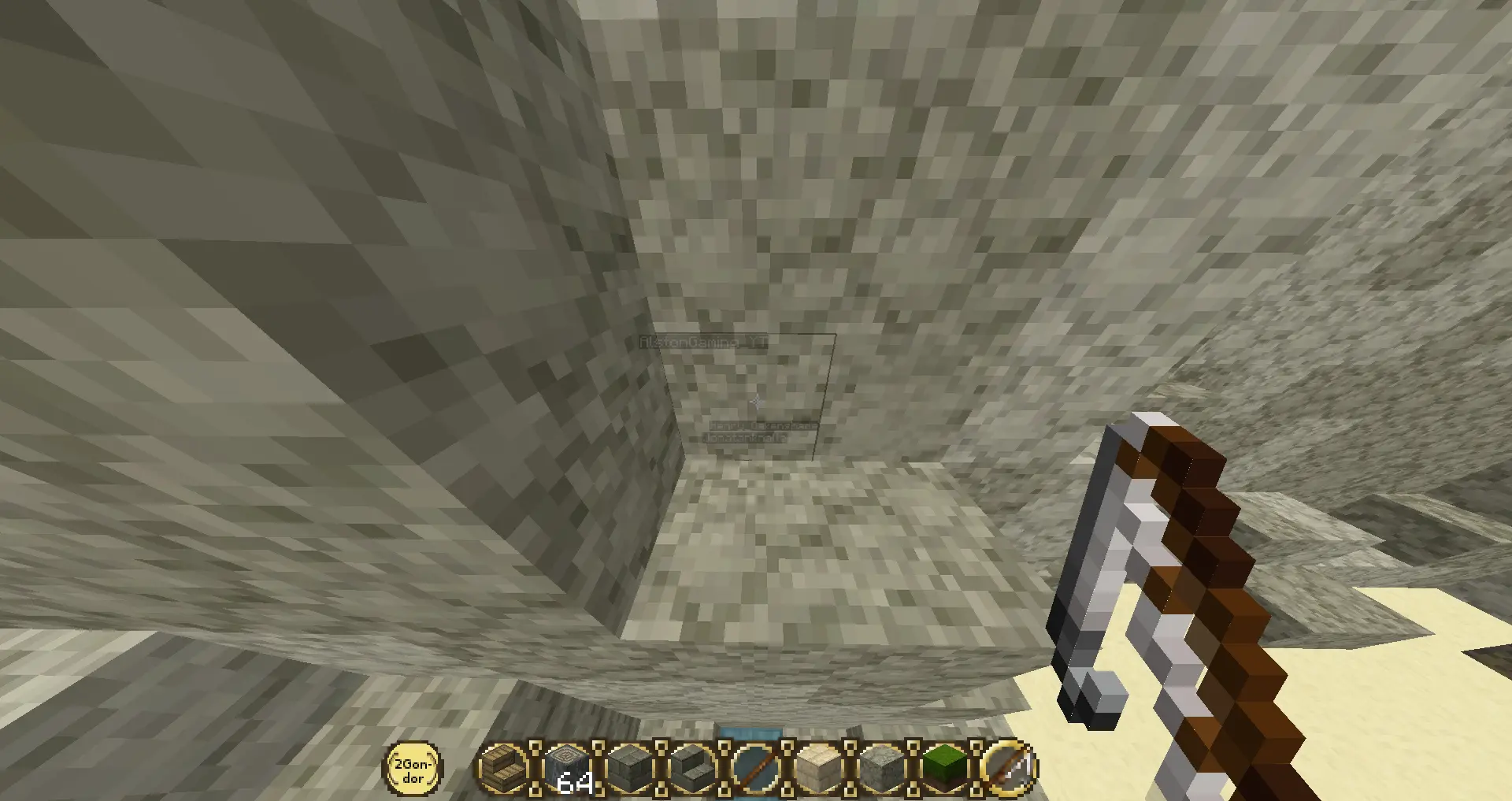Click the round Gondor badge
This screenshot has height=801, width=1512.
pos(413,768)
